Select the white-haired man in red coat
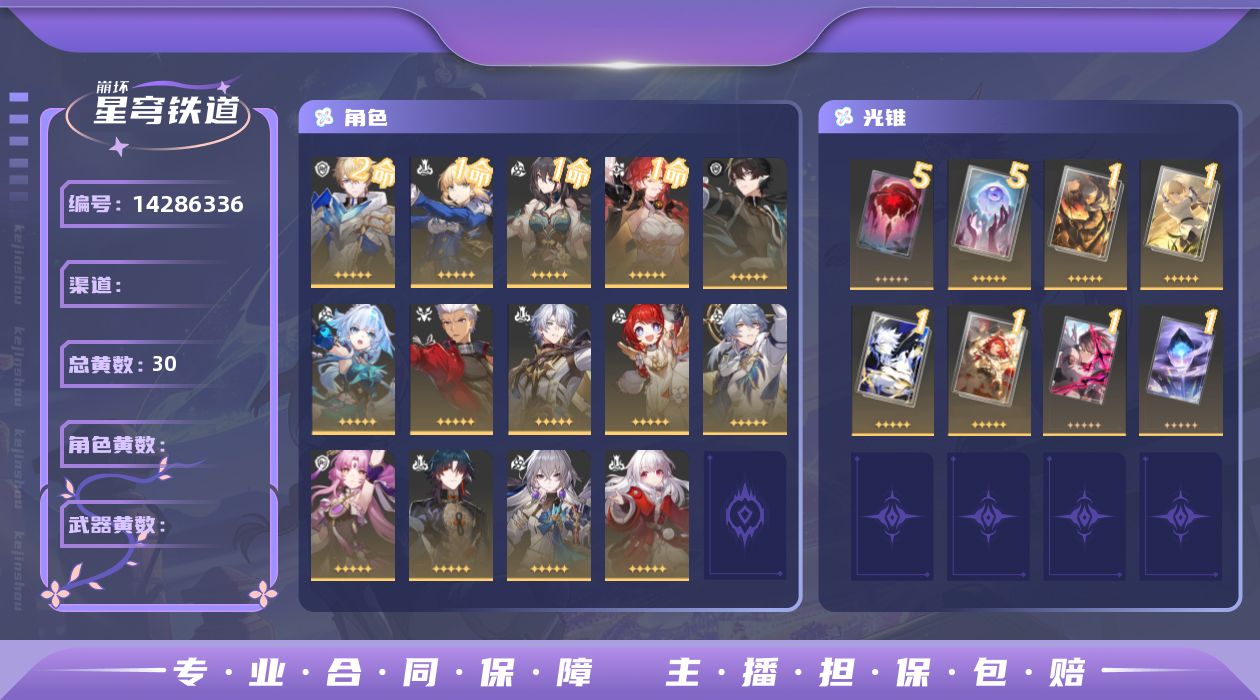The image size is (1260, 700). (x=451, y=369)
